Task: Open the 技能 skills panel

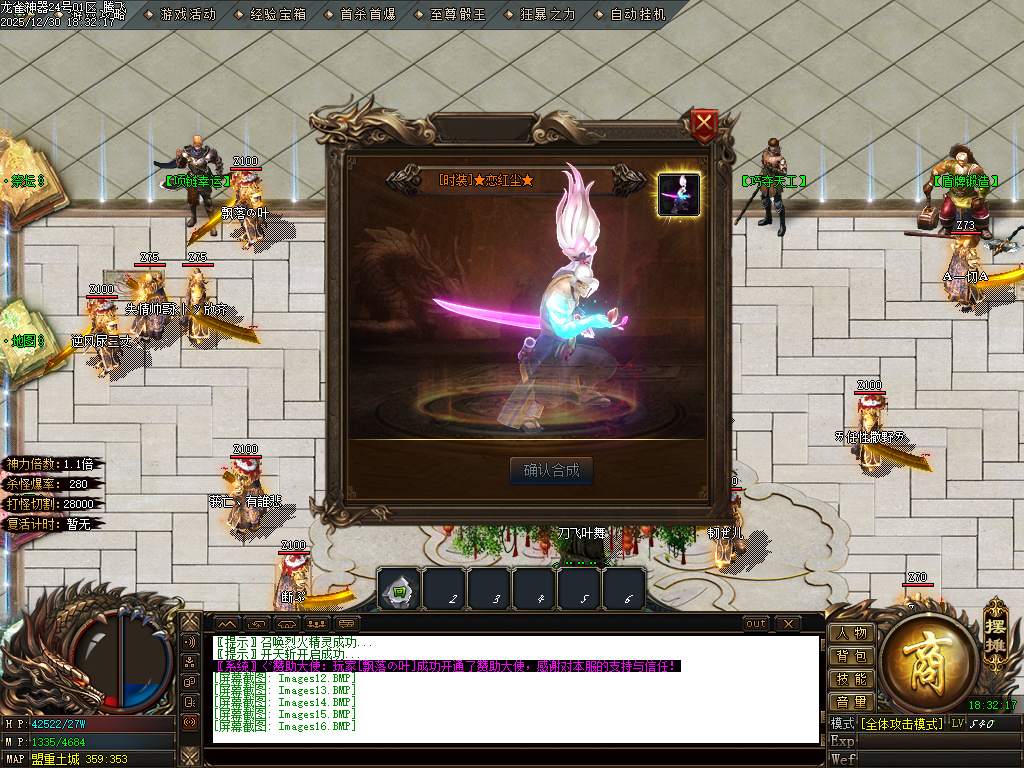Action: 852,679
